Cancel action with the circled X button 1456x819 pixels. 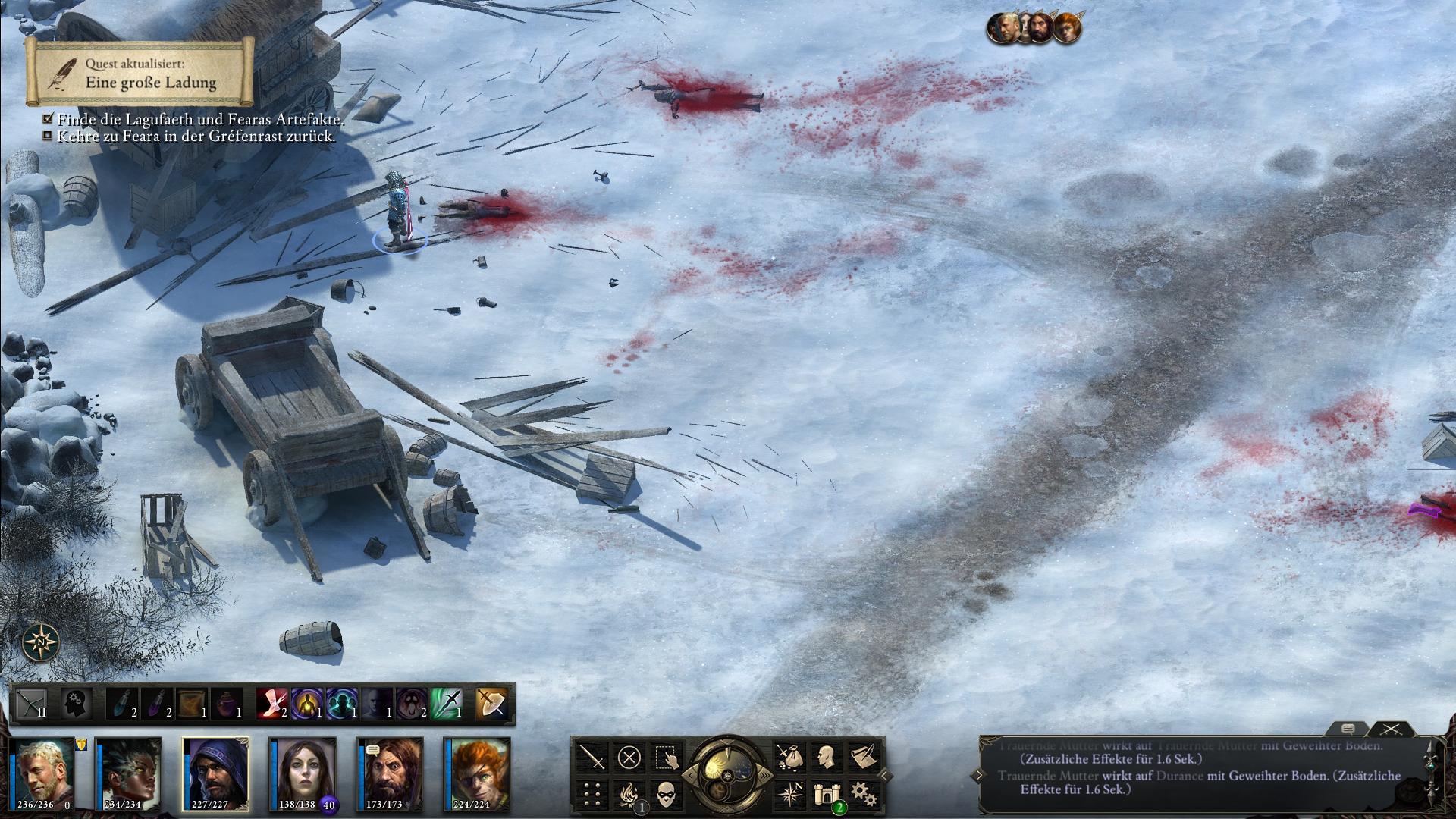pyautogui.click(x=629, y=757)
